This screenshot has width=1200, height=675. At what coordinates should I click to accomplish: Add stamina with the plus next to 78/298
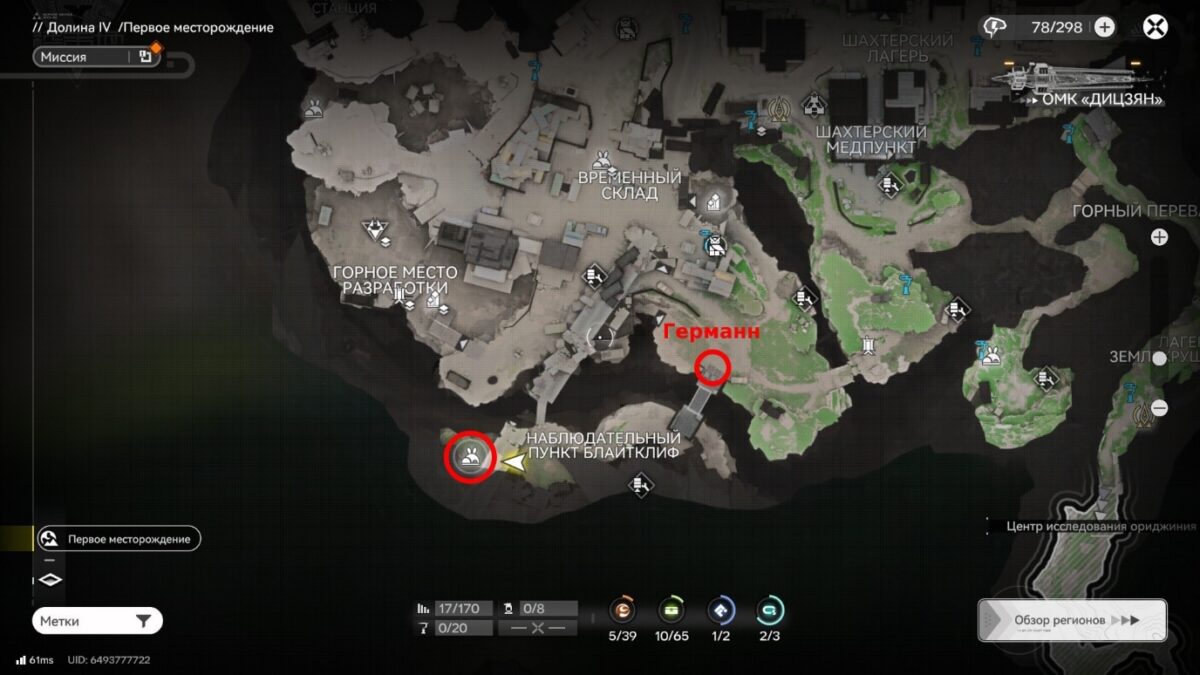pyautogui.click(x=1104, y=27)
